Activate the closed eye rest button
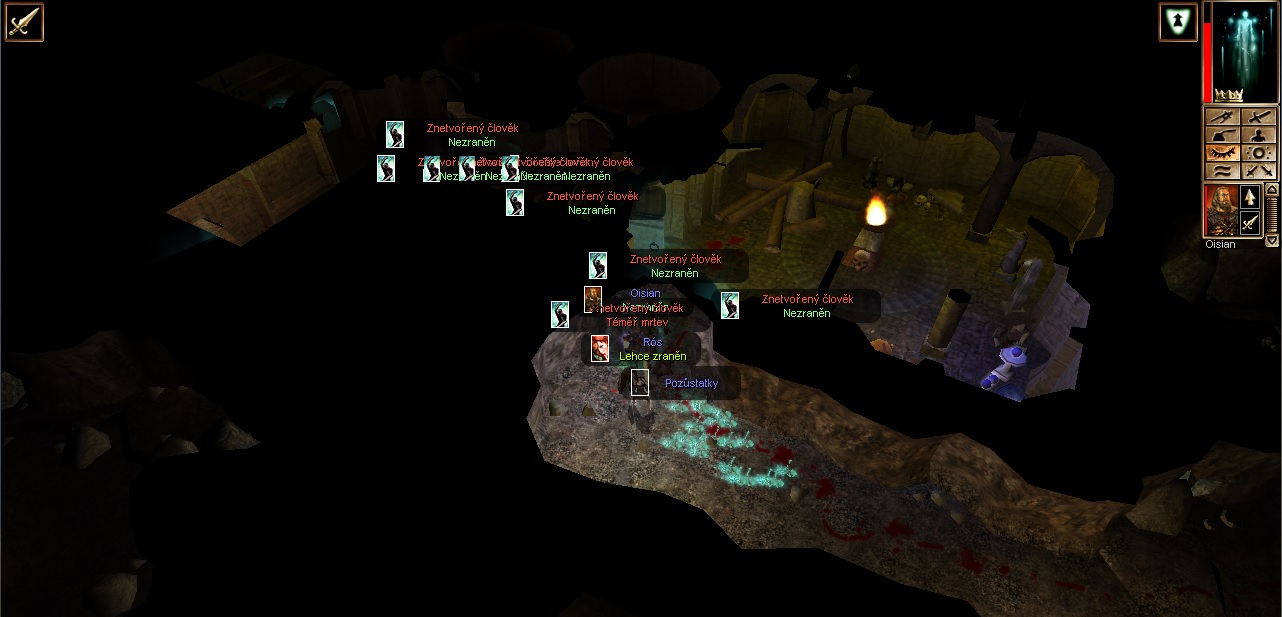Screen dimensions: 1282x617 [1222, 153]
